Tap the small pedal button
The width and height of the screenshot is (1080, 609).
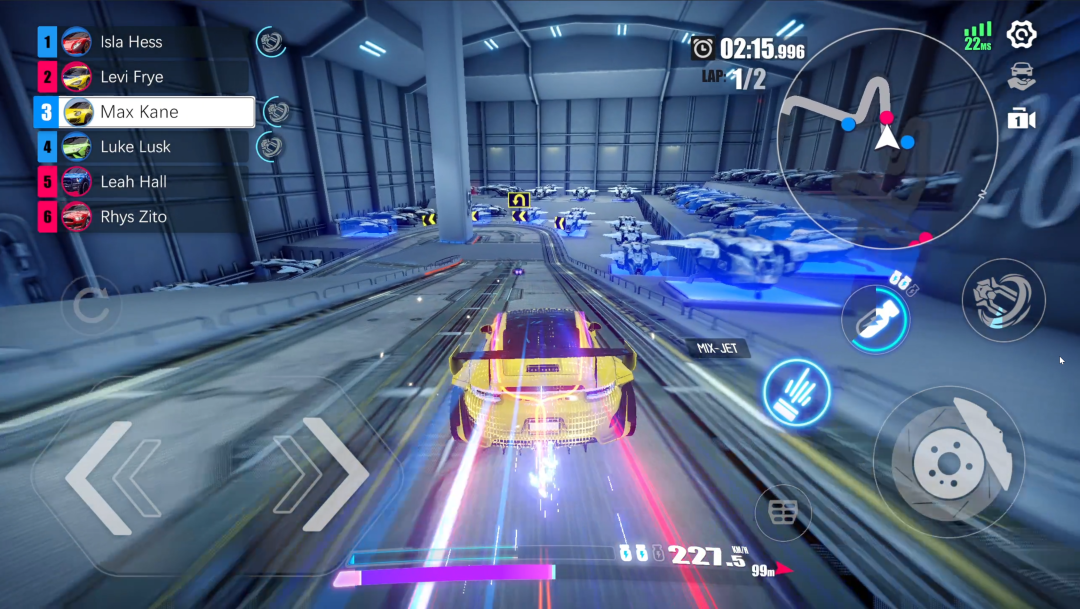[782, 513]
